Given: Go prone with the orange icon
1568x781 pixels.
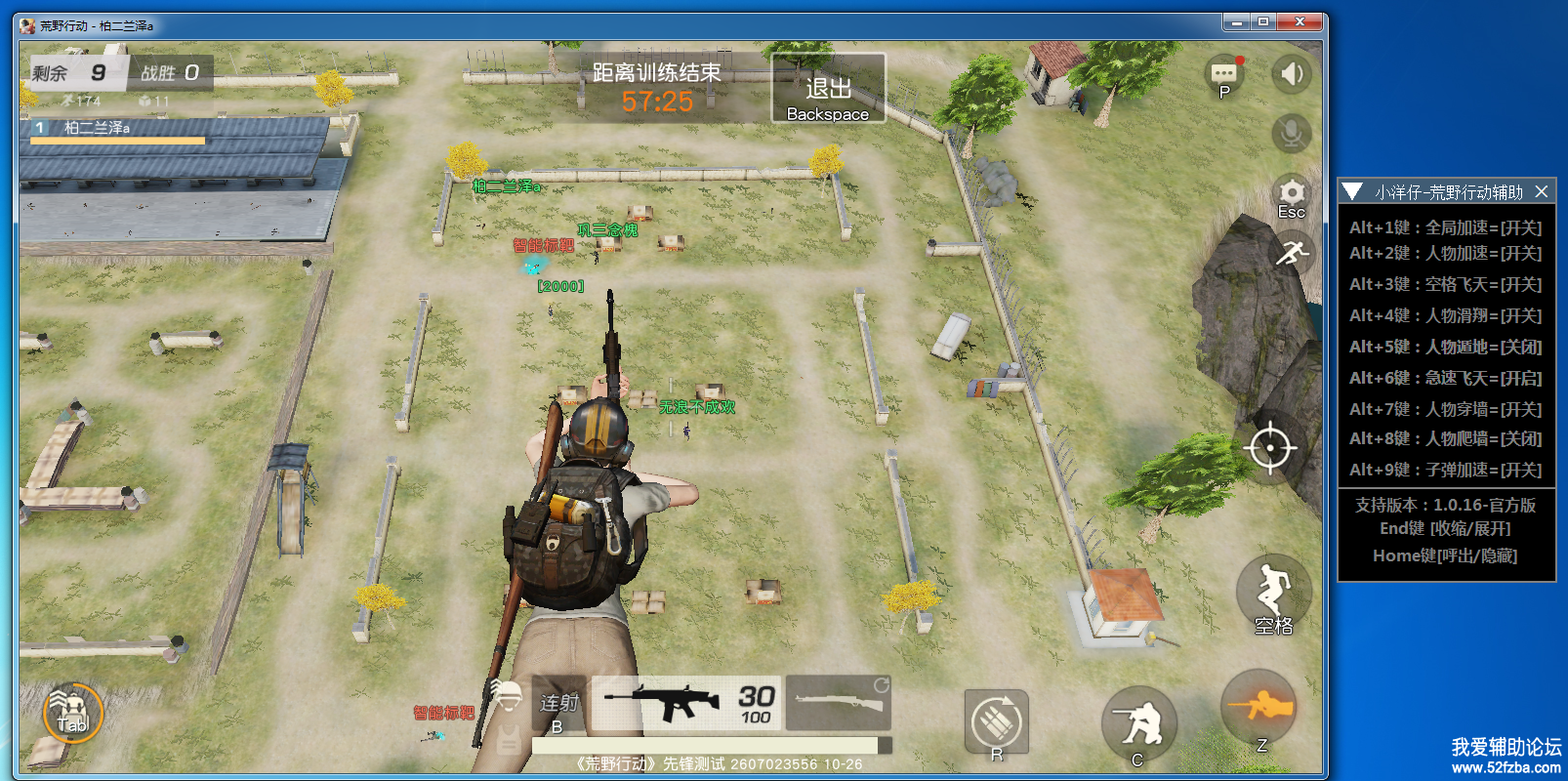Looking at the screenshot, I should (1260, 707).
